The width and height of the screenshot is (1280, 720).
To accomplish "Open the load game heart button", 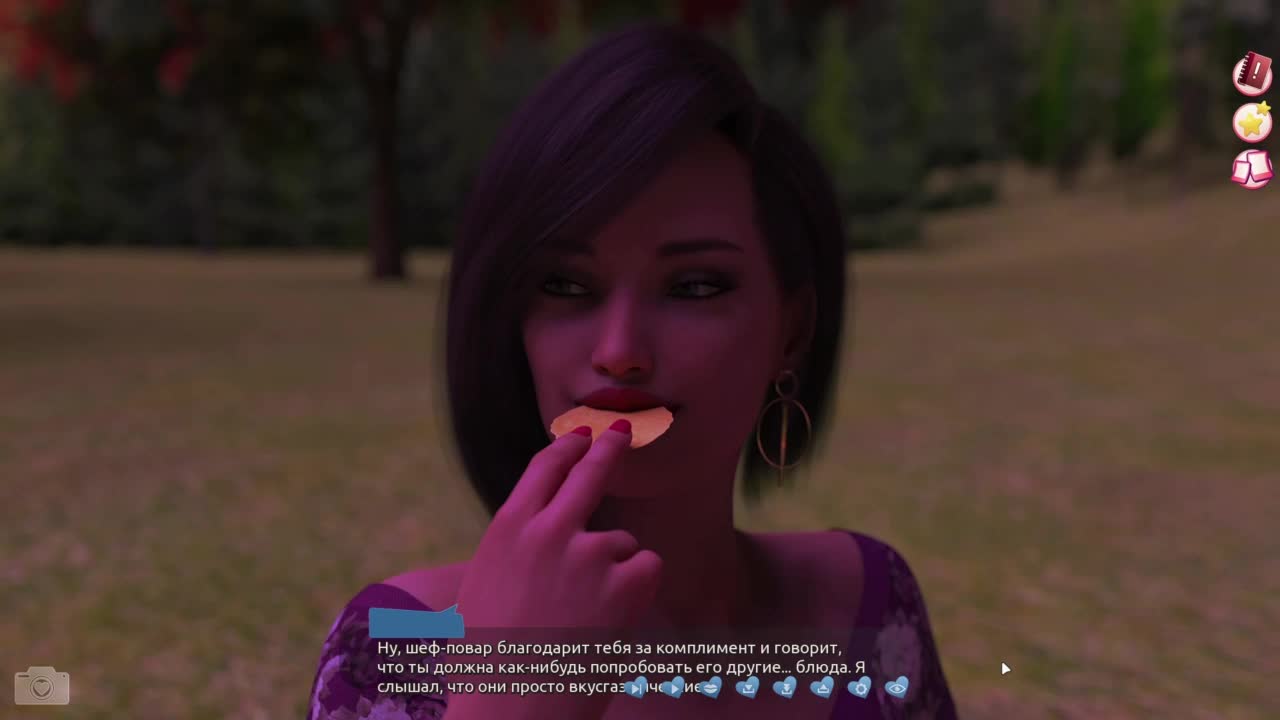I will [822, 687].
